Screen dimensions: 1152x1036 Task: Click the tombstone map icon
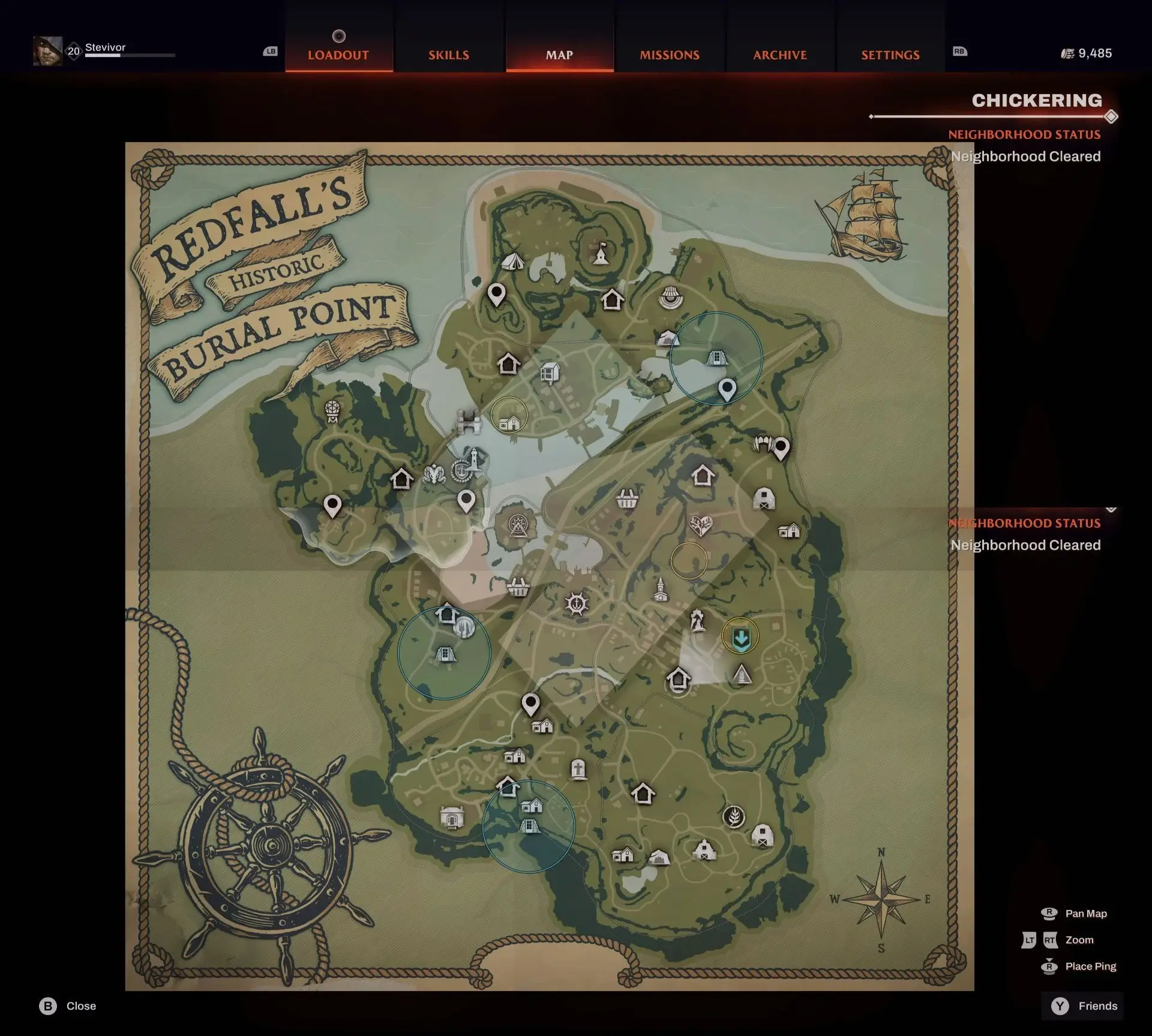pyautogui.click(x=578, y=768)
